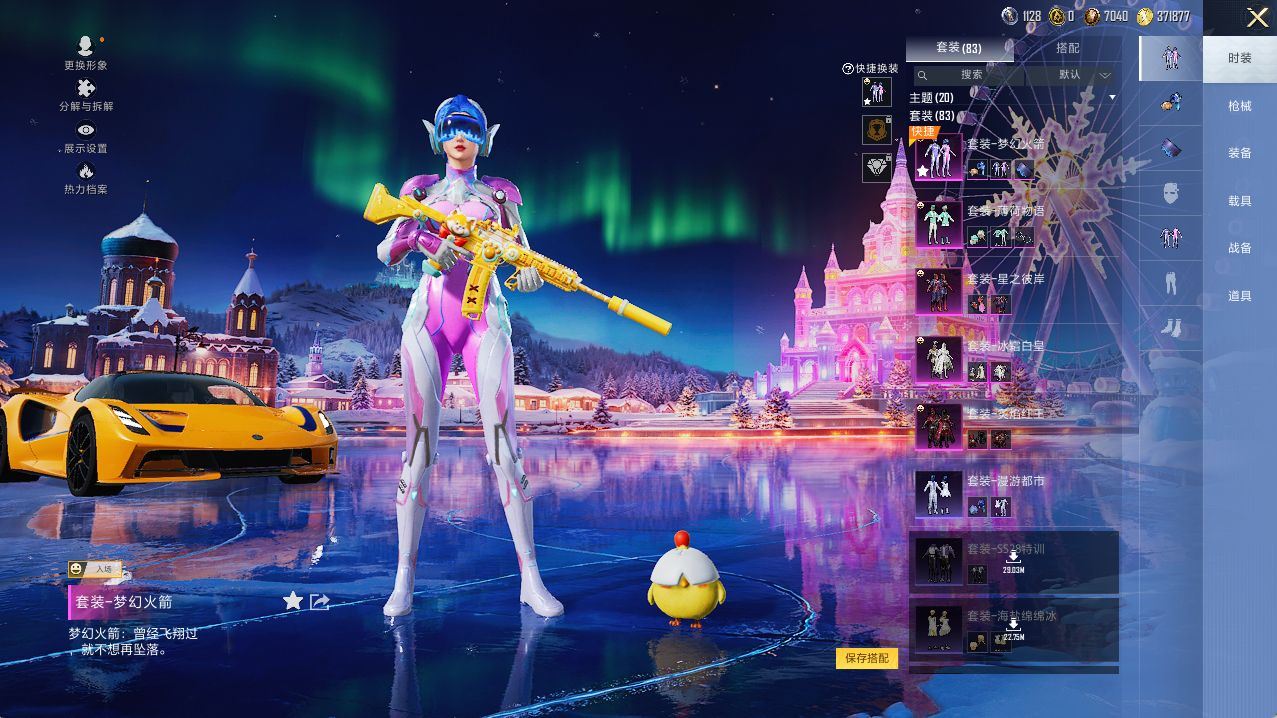Download the SS28特训 outfit set
The height and width of the screenshot is (718, 1277).
[x=1013, y=560]
